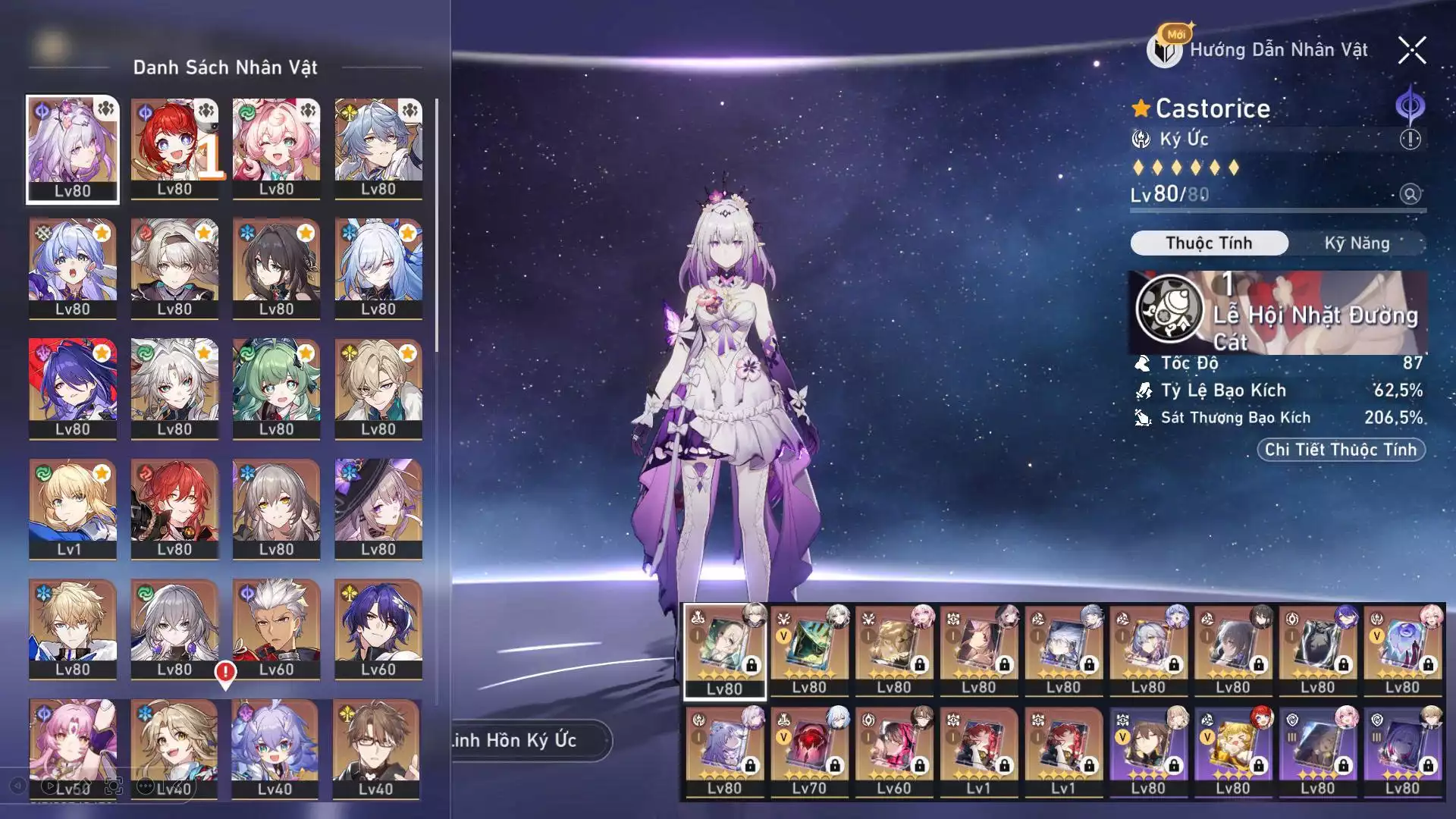Select the Lv70 red light cone
Image resolution: width=1456 pixels, height=819 pixels.
(x=809, y=751)
